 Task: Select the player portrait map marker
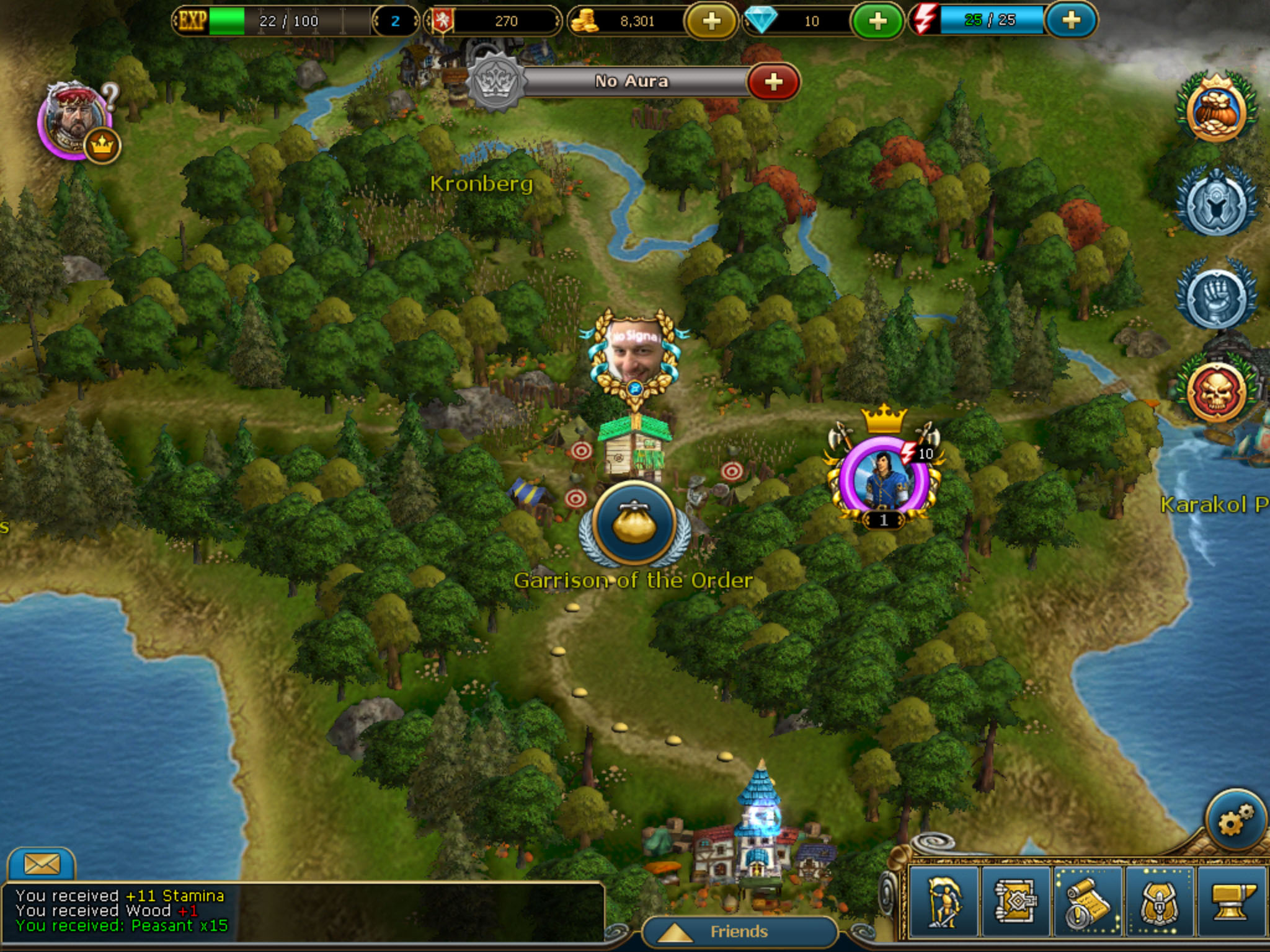pos(634,355)
